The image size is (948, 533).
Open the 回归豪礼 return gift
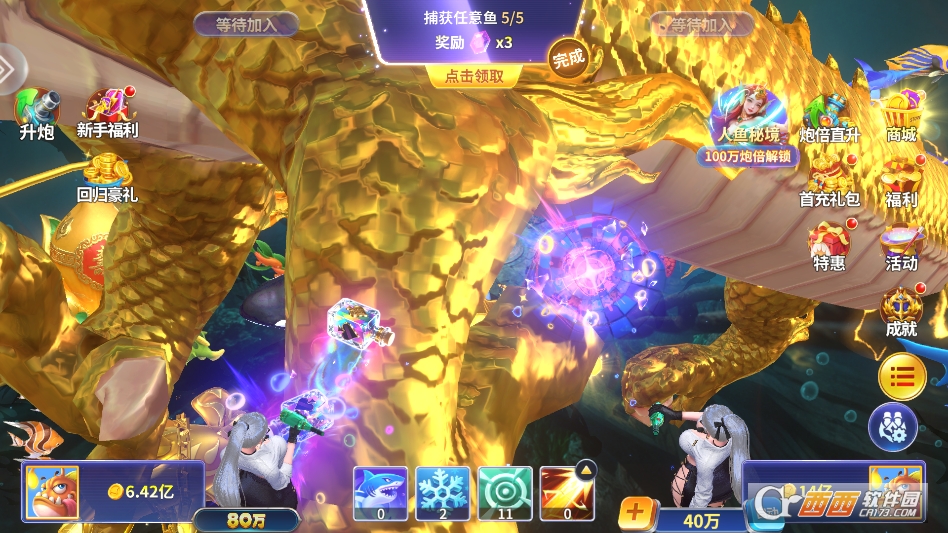pos(107,177)
